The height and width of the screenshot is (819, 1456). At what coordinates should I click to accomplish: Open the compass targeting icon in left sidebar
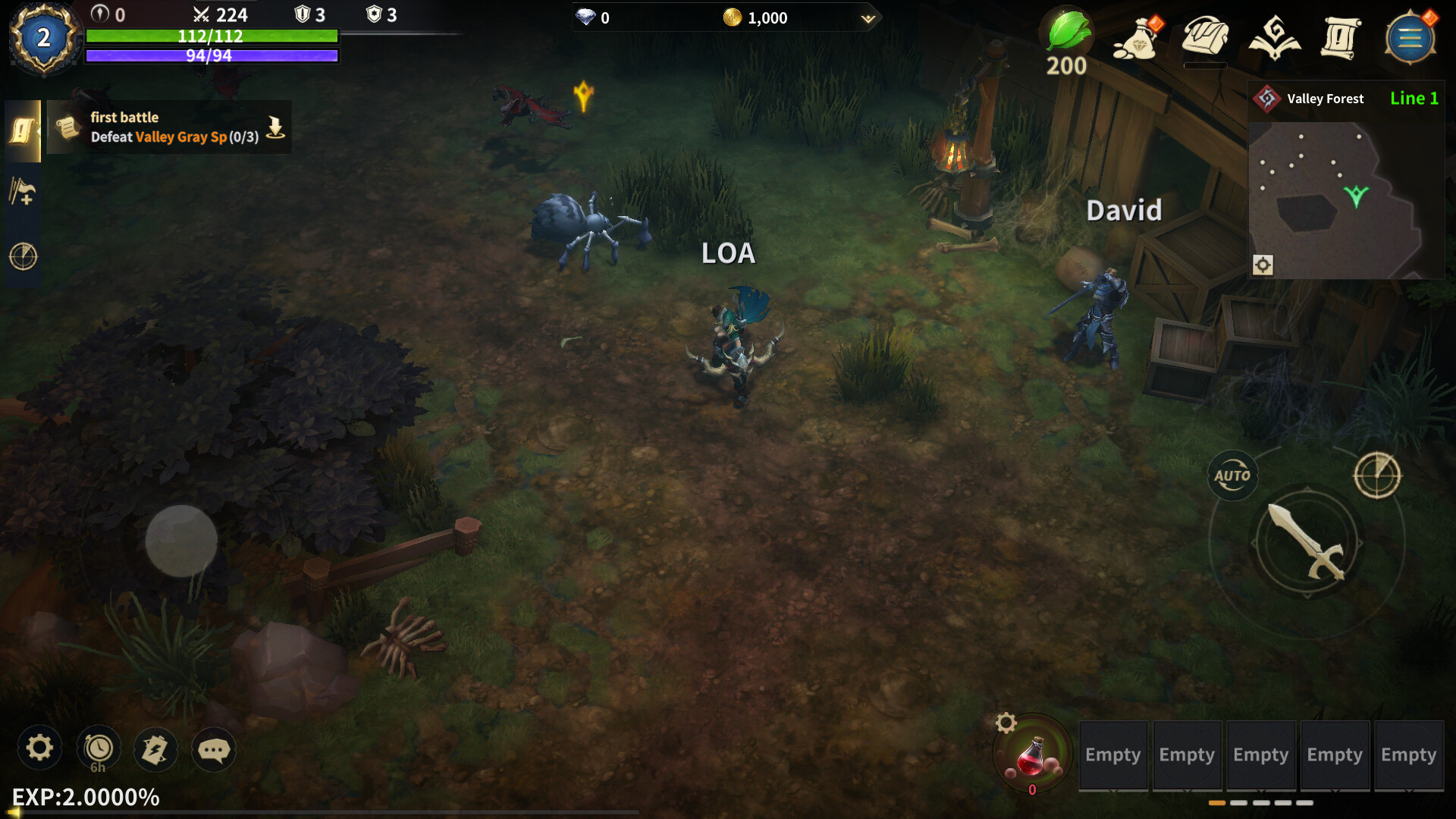(23, 256)
